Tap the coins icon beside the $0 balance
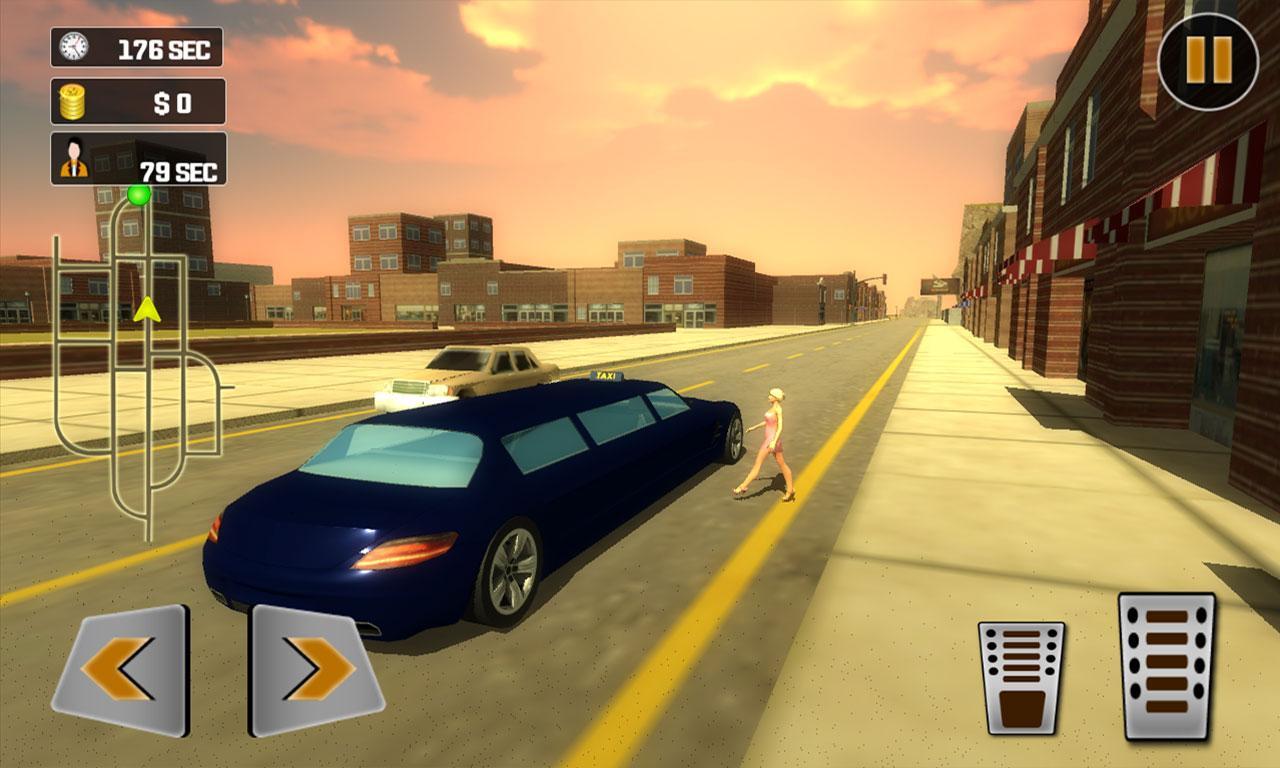1280x768 pixels. click(x=70, y=100)
